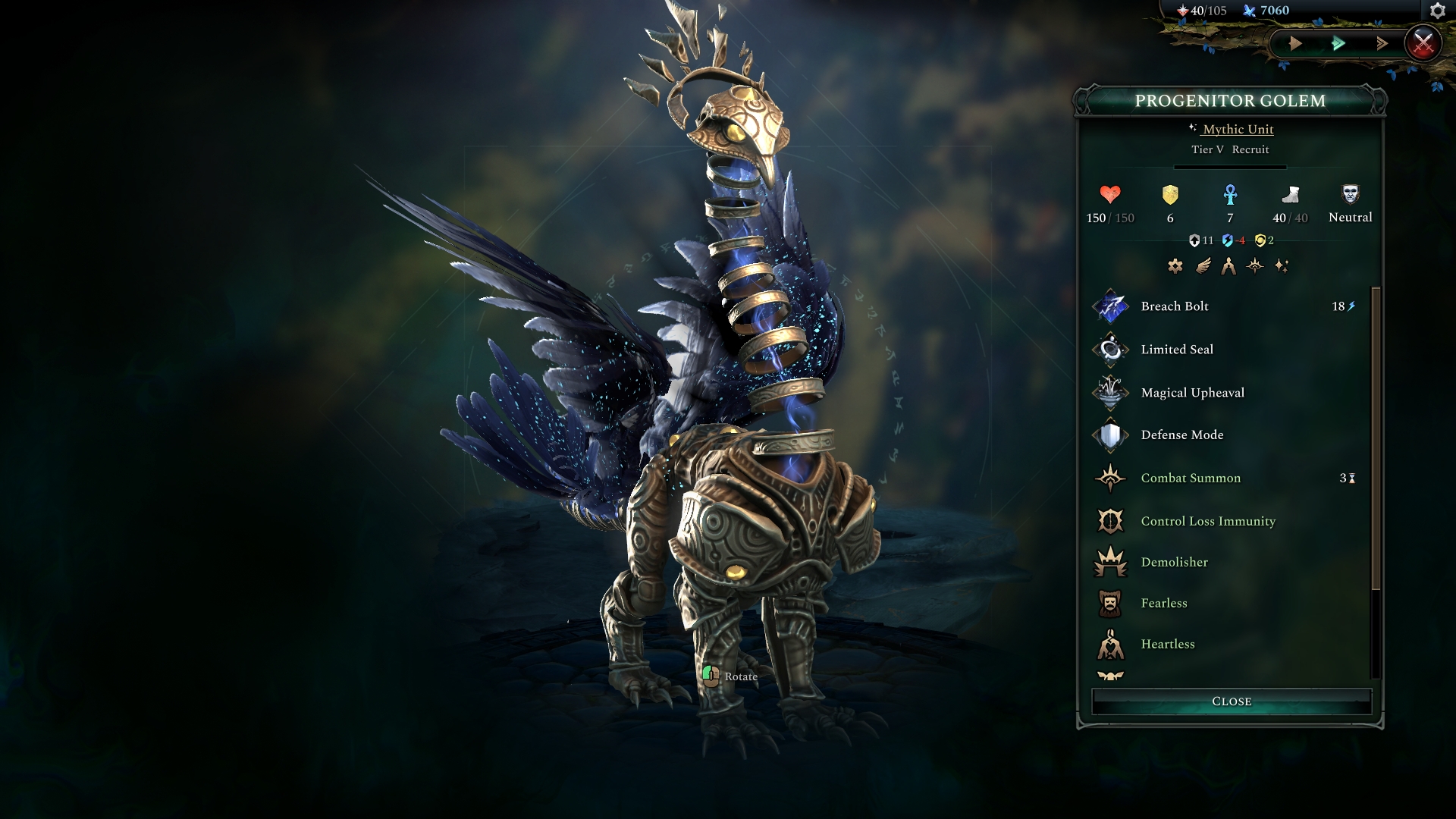Open the Control Loss Immunity trait

click(x=1208, y=522)
